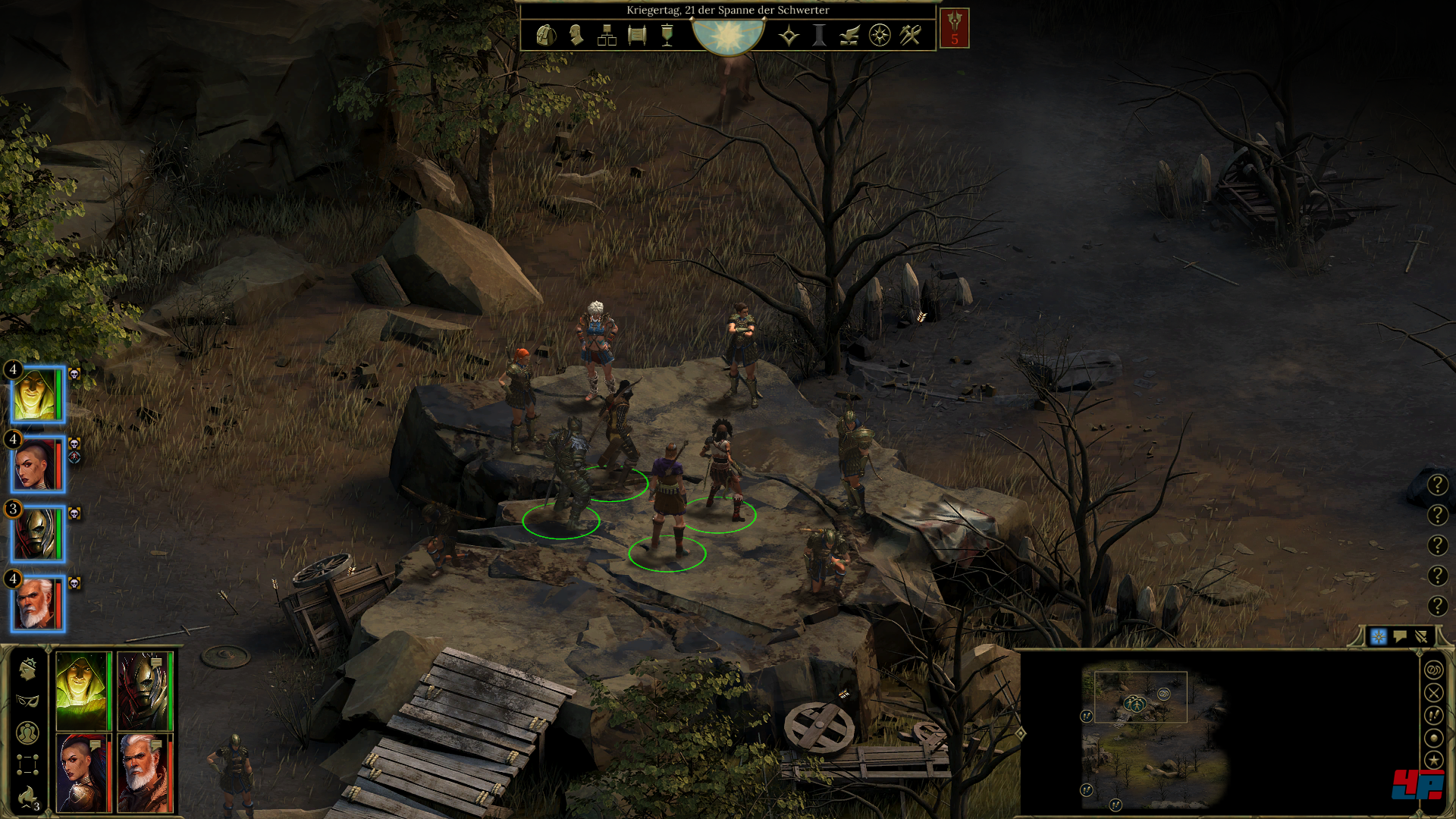1456x819 pixels.
Task: Open the character sheet head icon
Action: [576, 35]
